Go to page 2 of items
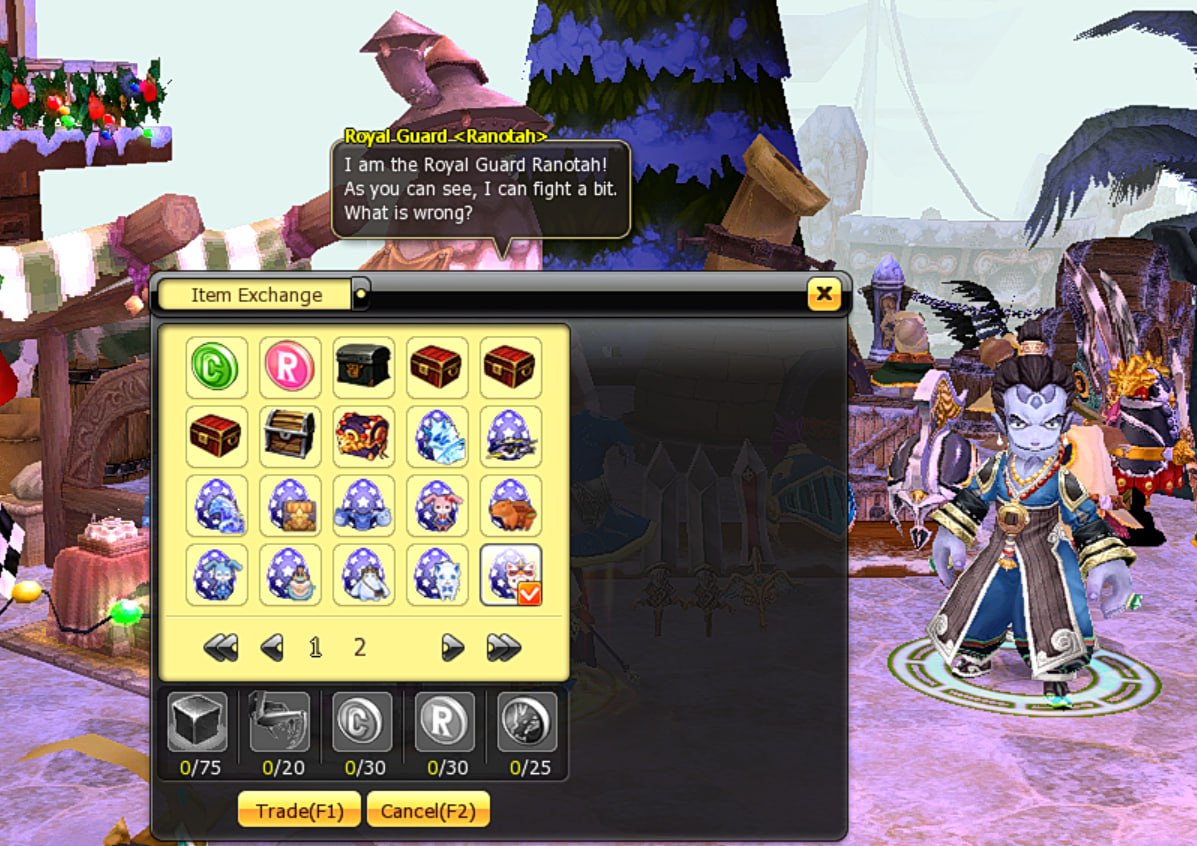 coord(360,648)
